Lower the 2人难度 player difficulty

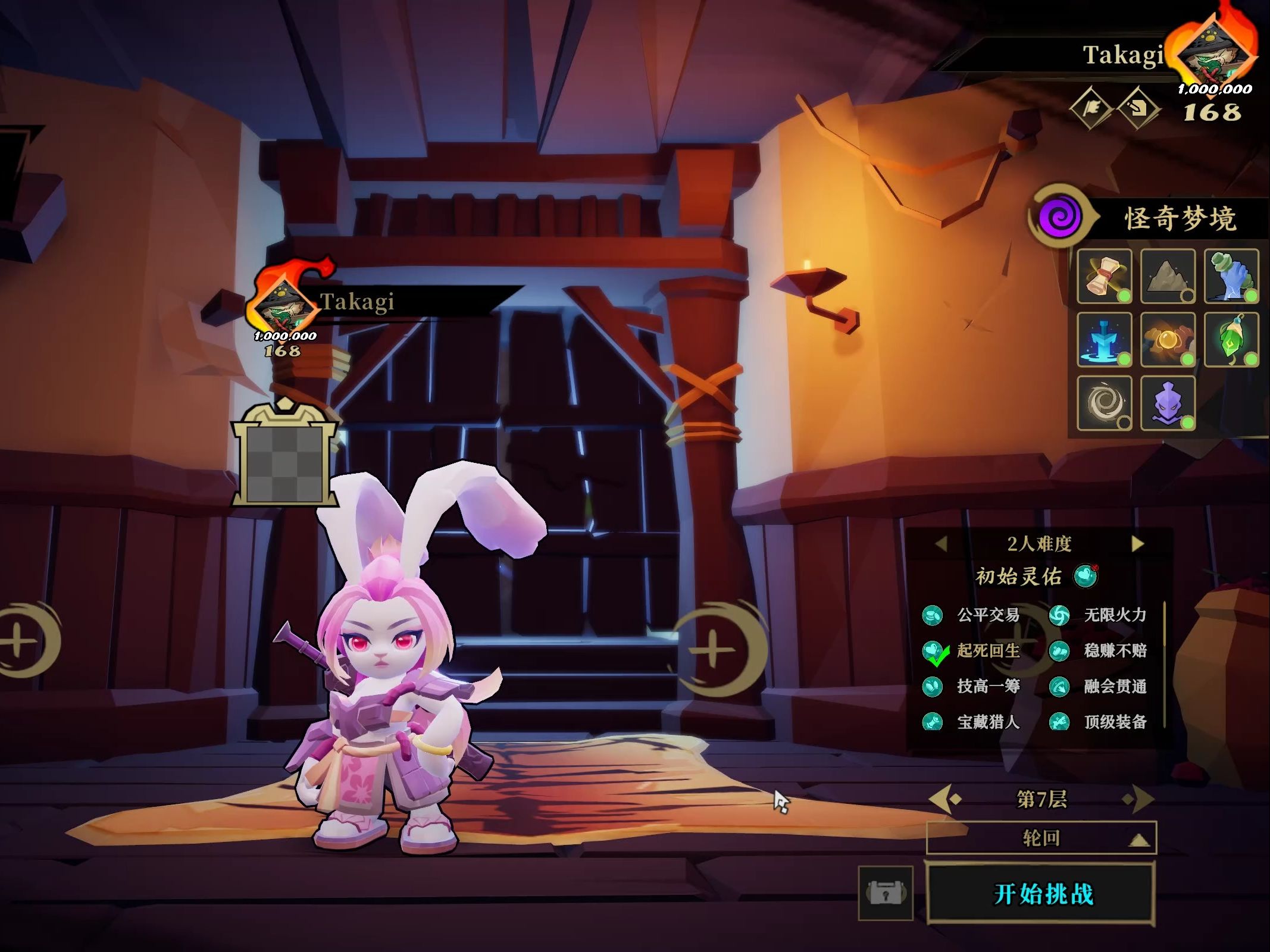[941, 544]
